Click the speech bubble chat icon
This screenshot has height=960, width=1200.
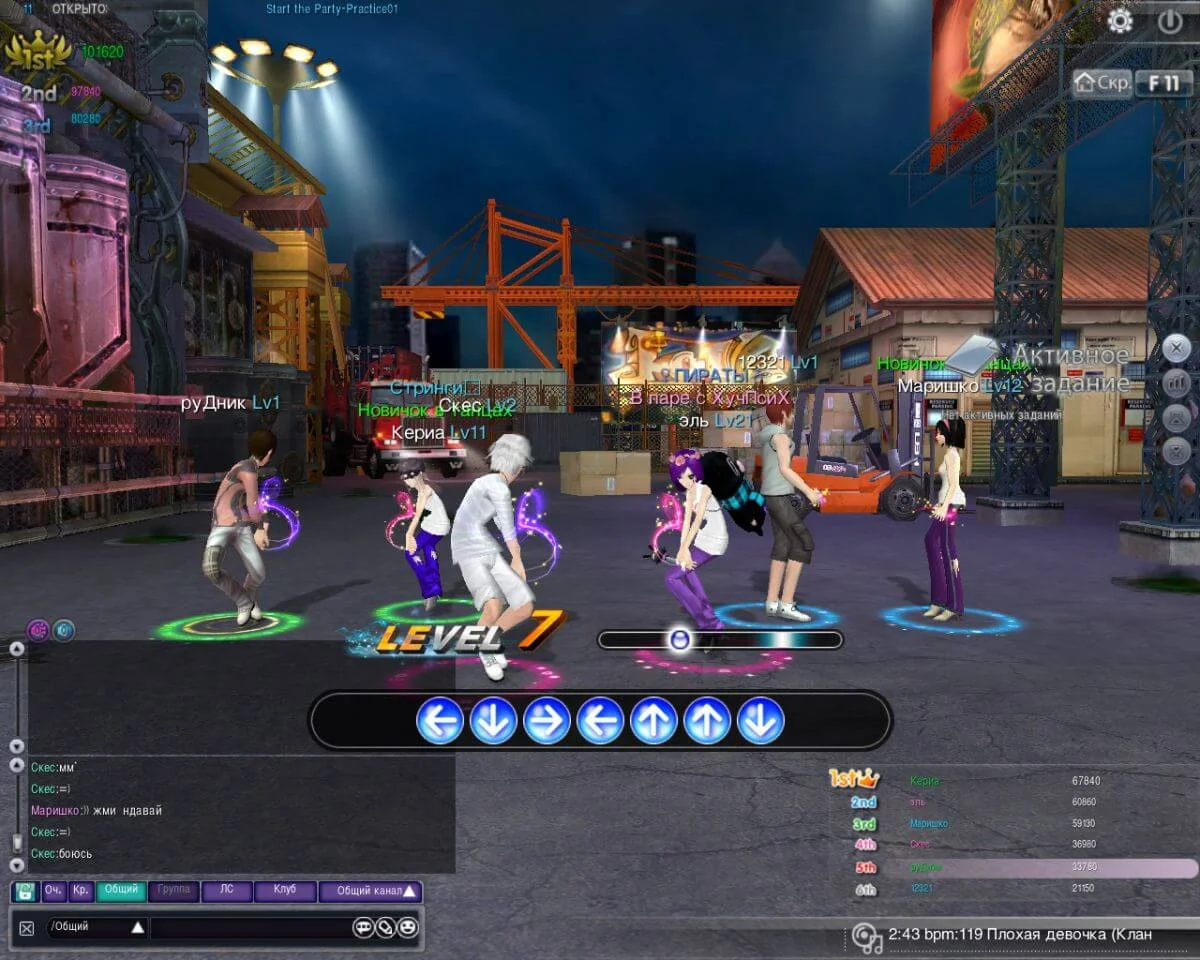(363, 927)
